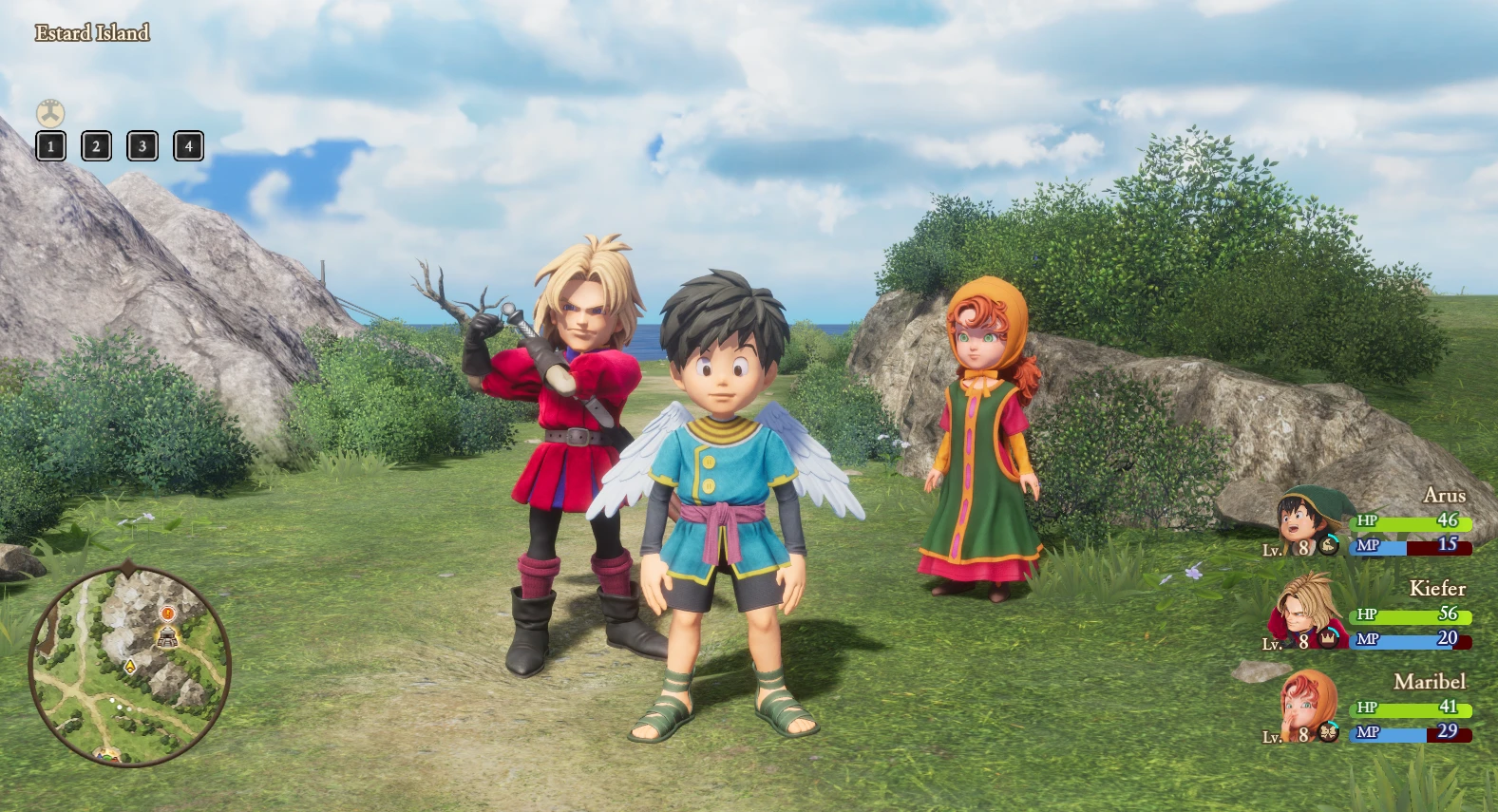Open the circular minimap

[x=129, y=665]
